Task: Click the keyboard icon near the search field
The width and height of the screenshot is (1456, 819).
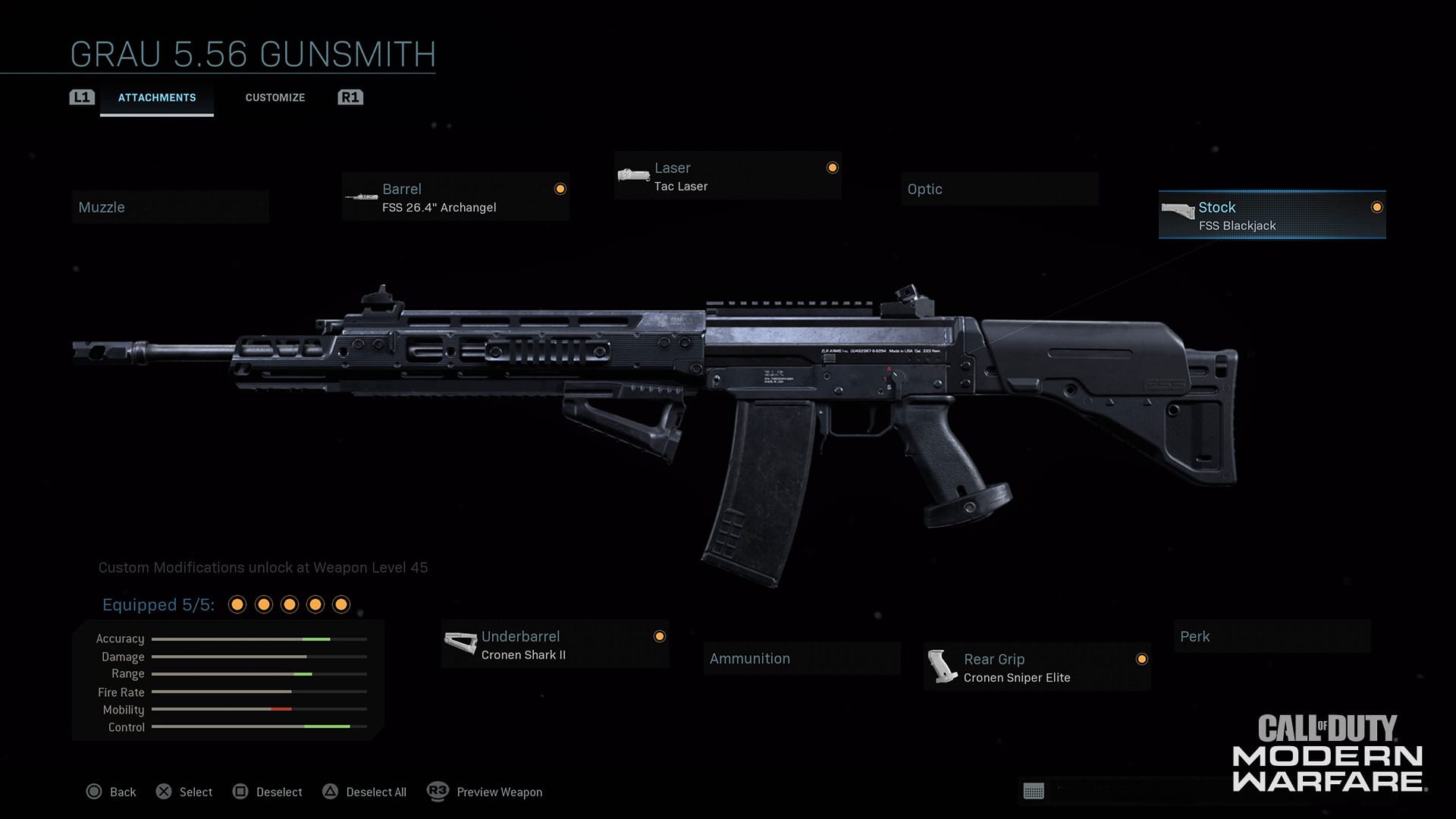Action: pyautogui.click(x=1034, y=792)
